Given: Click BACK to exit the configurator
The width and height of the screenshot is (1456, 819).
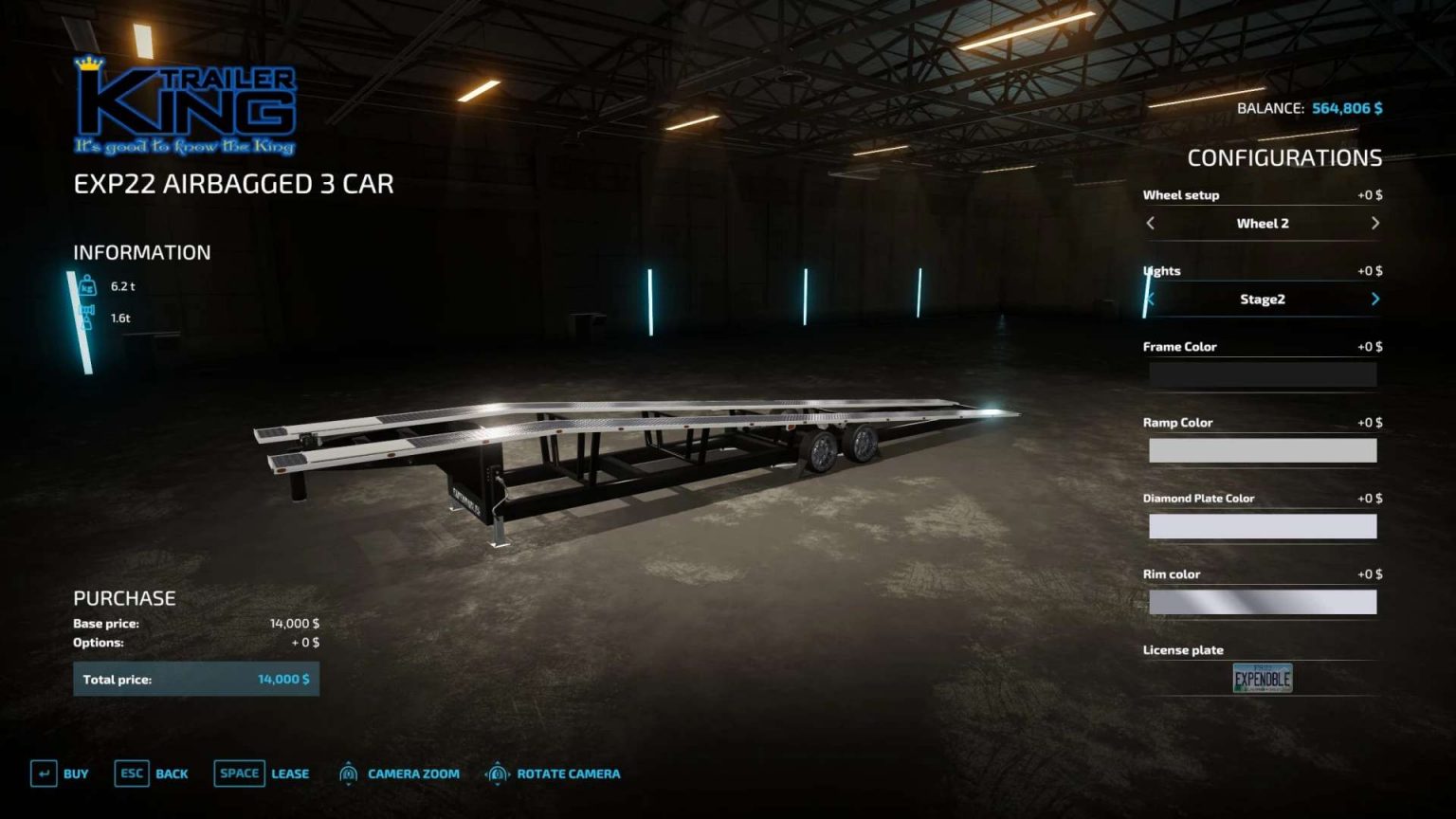Looking at the screenshot, I should pos(172,773).
